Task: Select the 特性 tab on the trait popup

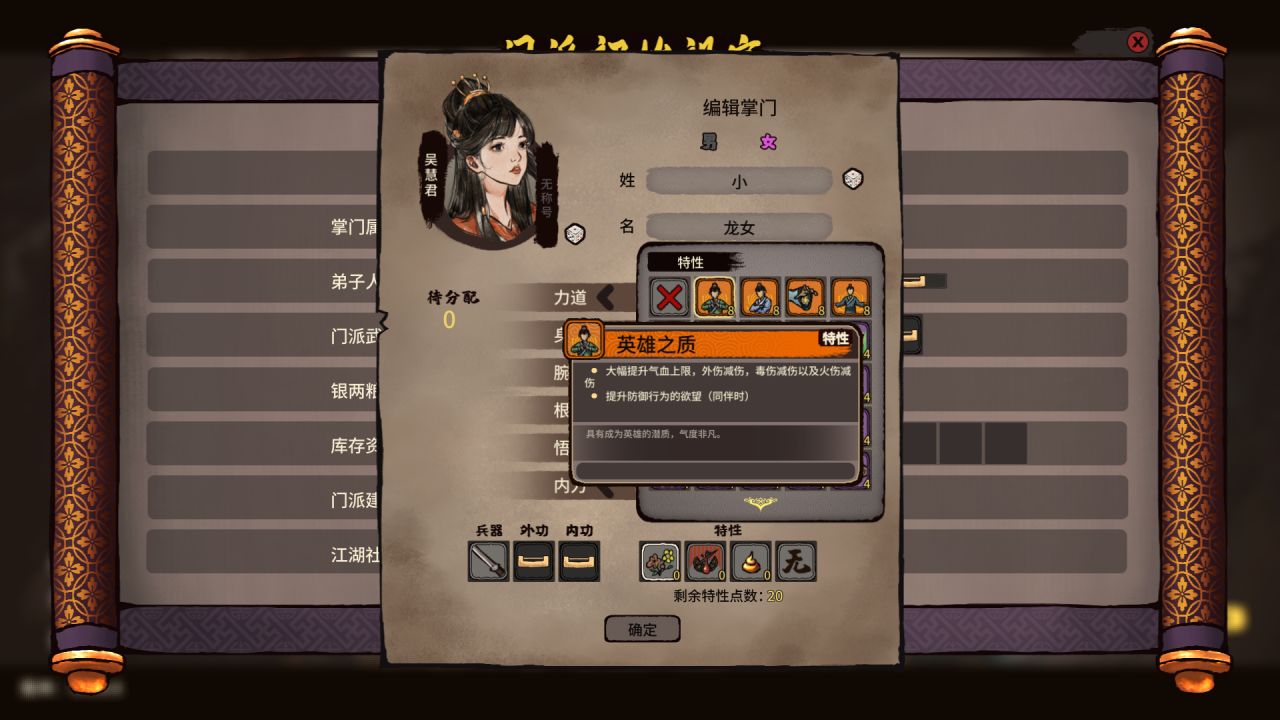Action: coord(692,262)
